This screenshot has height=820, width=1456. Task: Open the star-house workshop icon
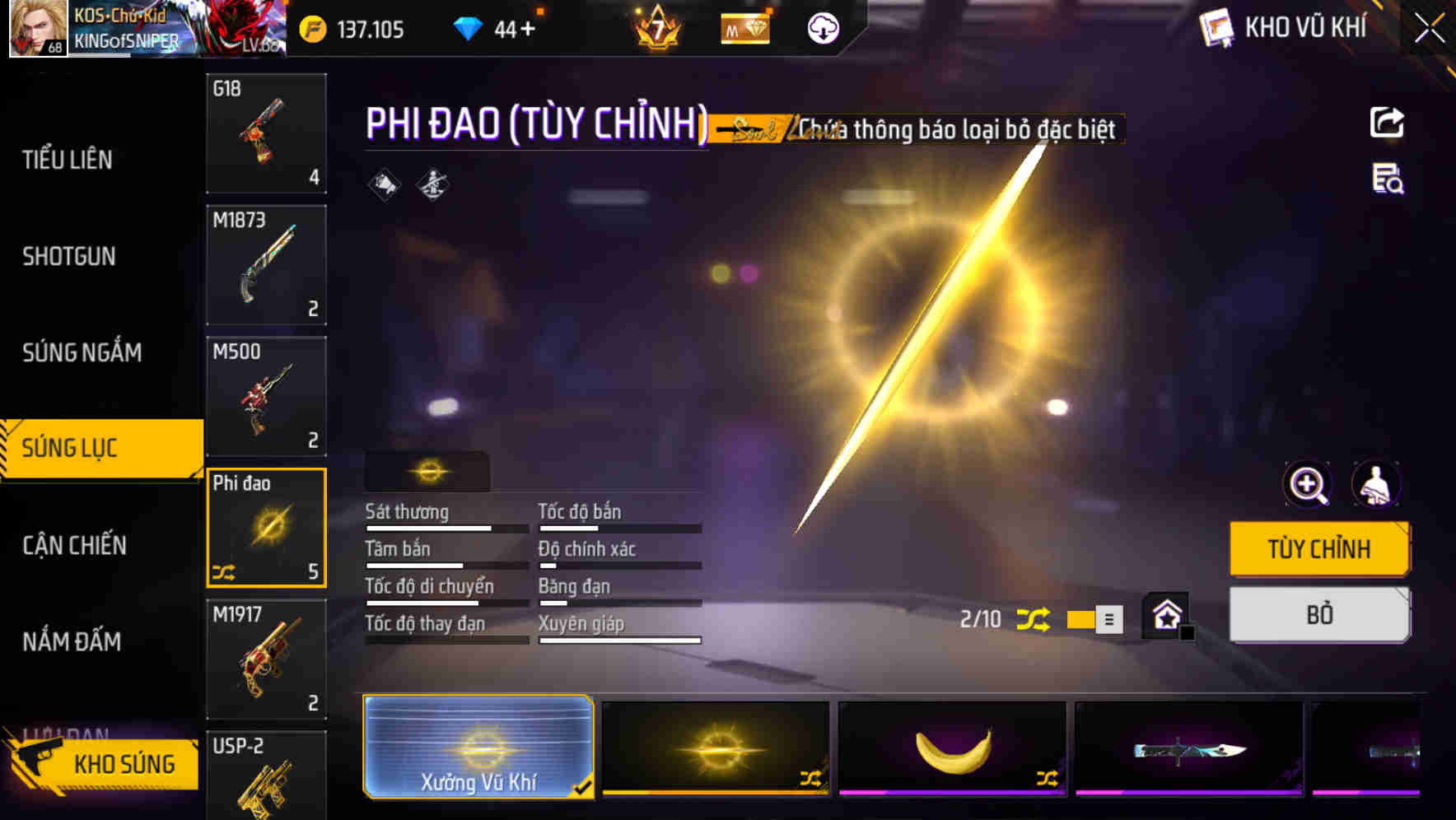pyautogui.click(x=1165, y=615)
